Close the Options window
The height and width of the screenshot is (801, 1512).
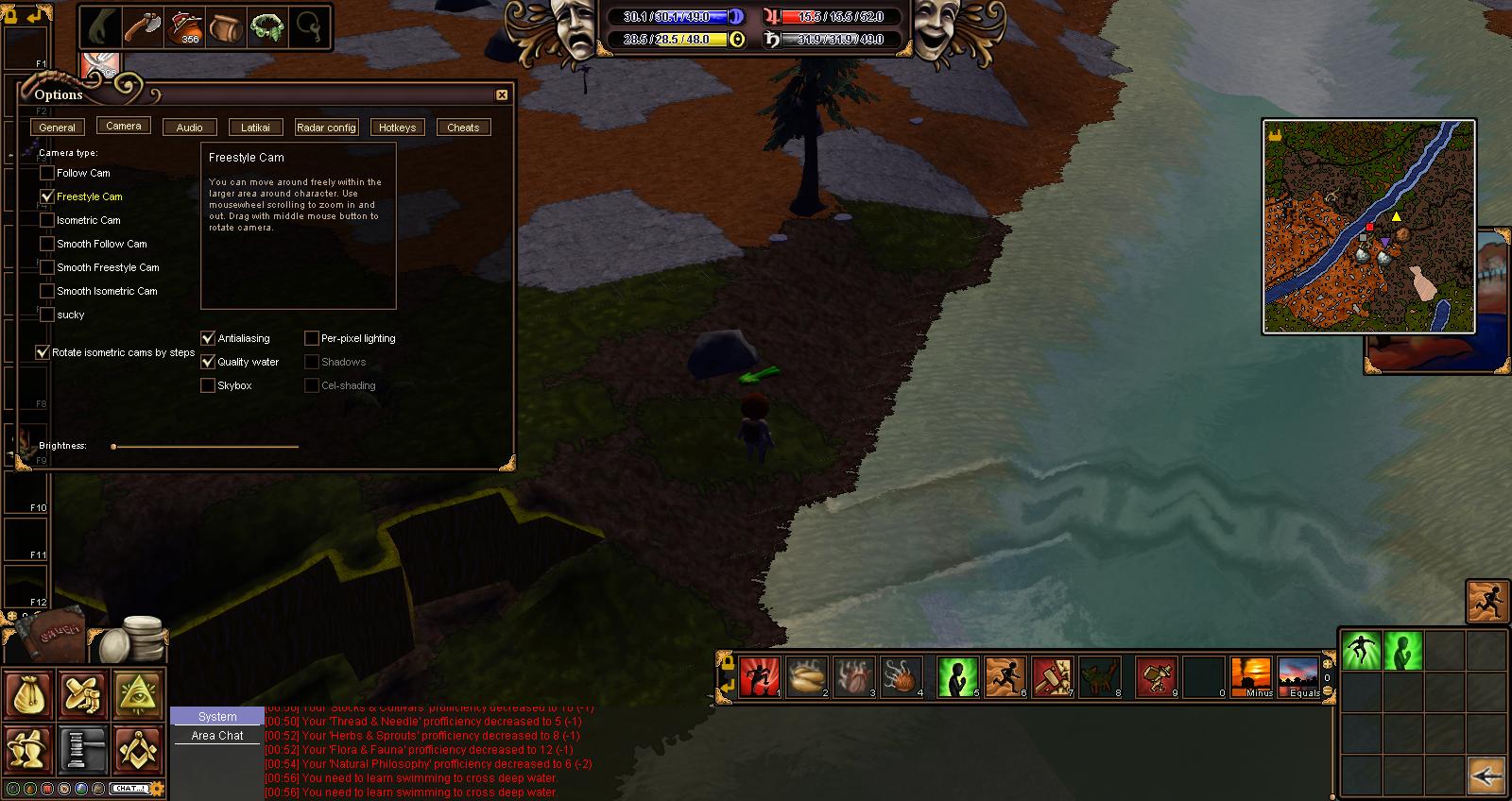[x=502, y=94]
